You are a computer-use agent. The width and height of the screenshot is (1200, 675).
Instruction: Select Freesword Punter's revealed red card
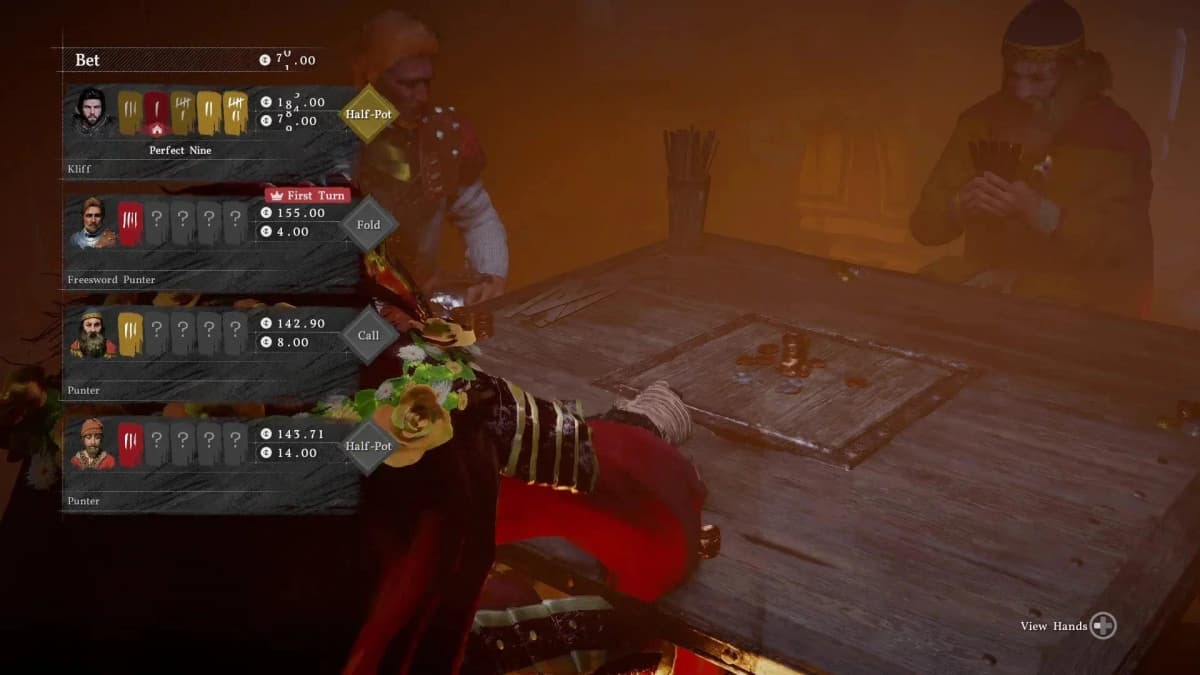[131, 222]
